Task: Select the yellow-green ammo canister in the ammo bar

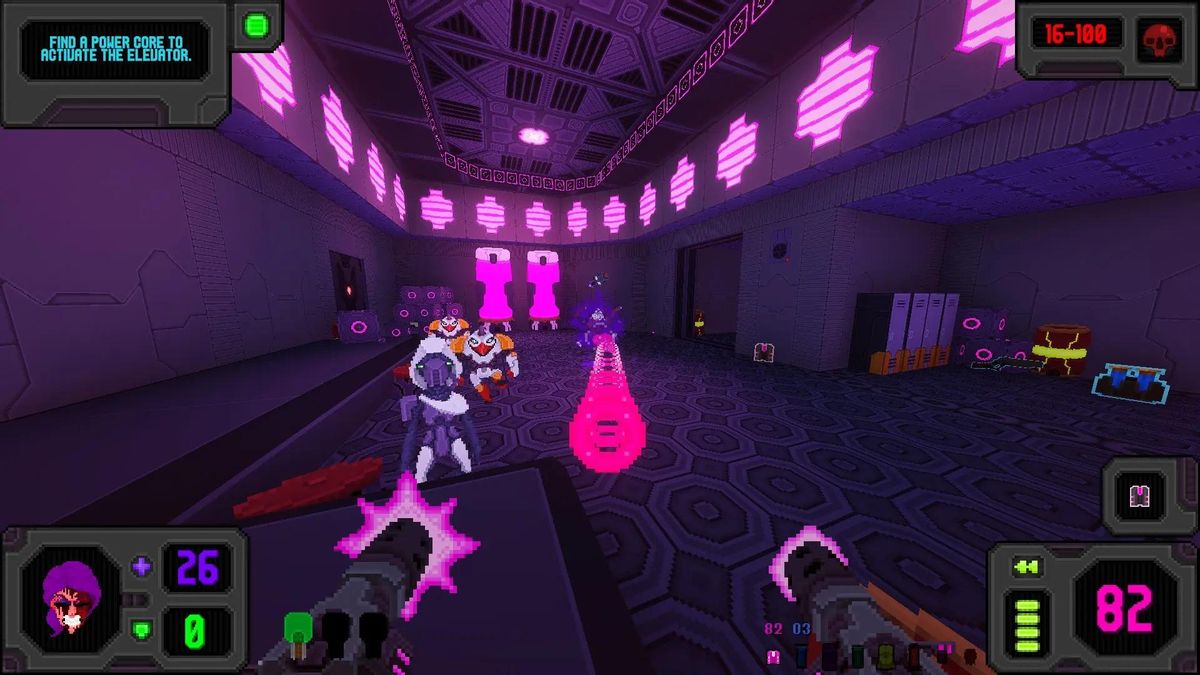Action: [x=885, y=657]
